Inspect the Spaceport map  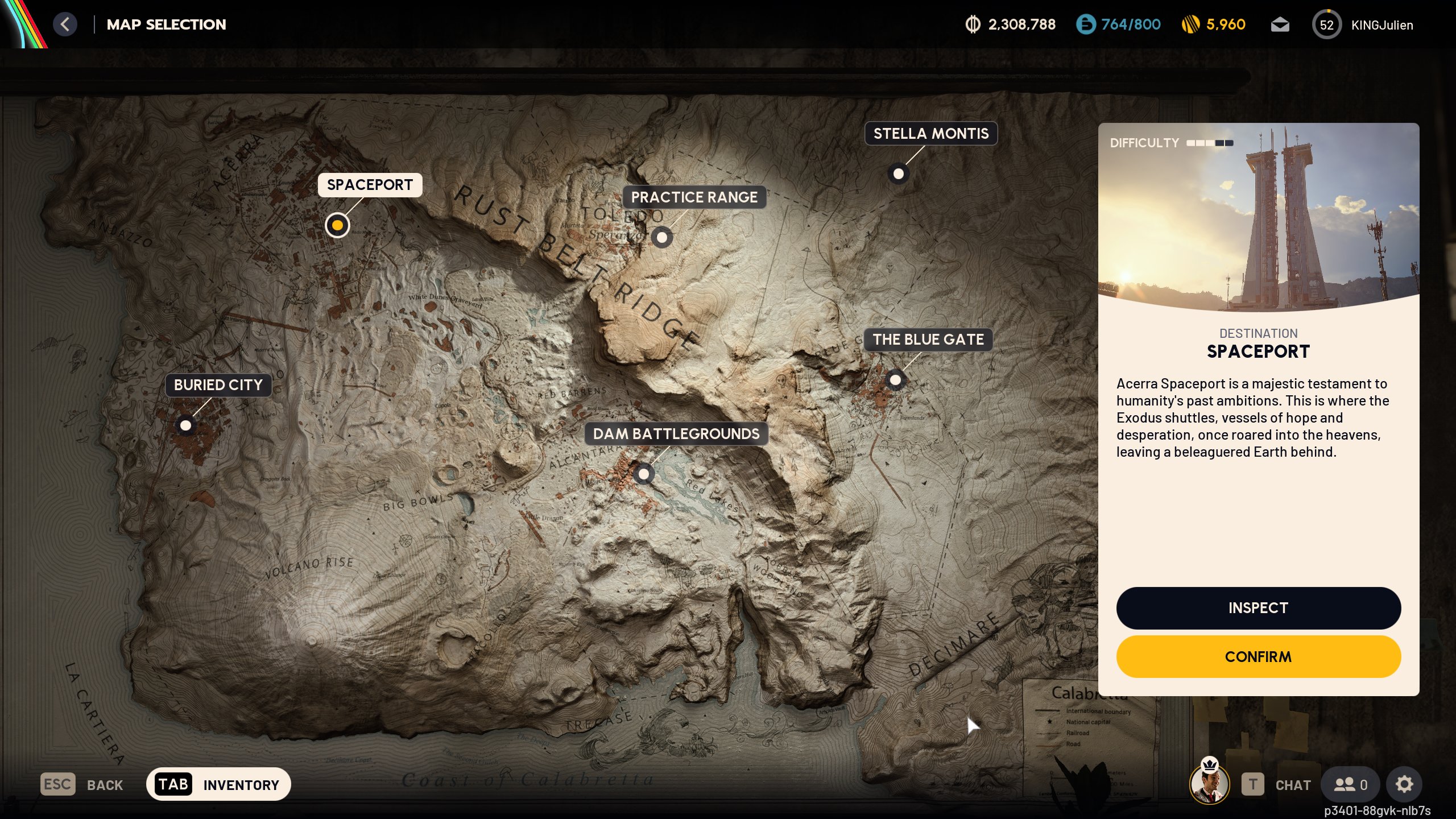1258,608
